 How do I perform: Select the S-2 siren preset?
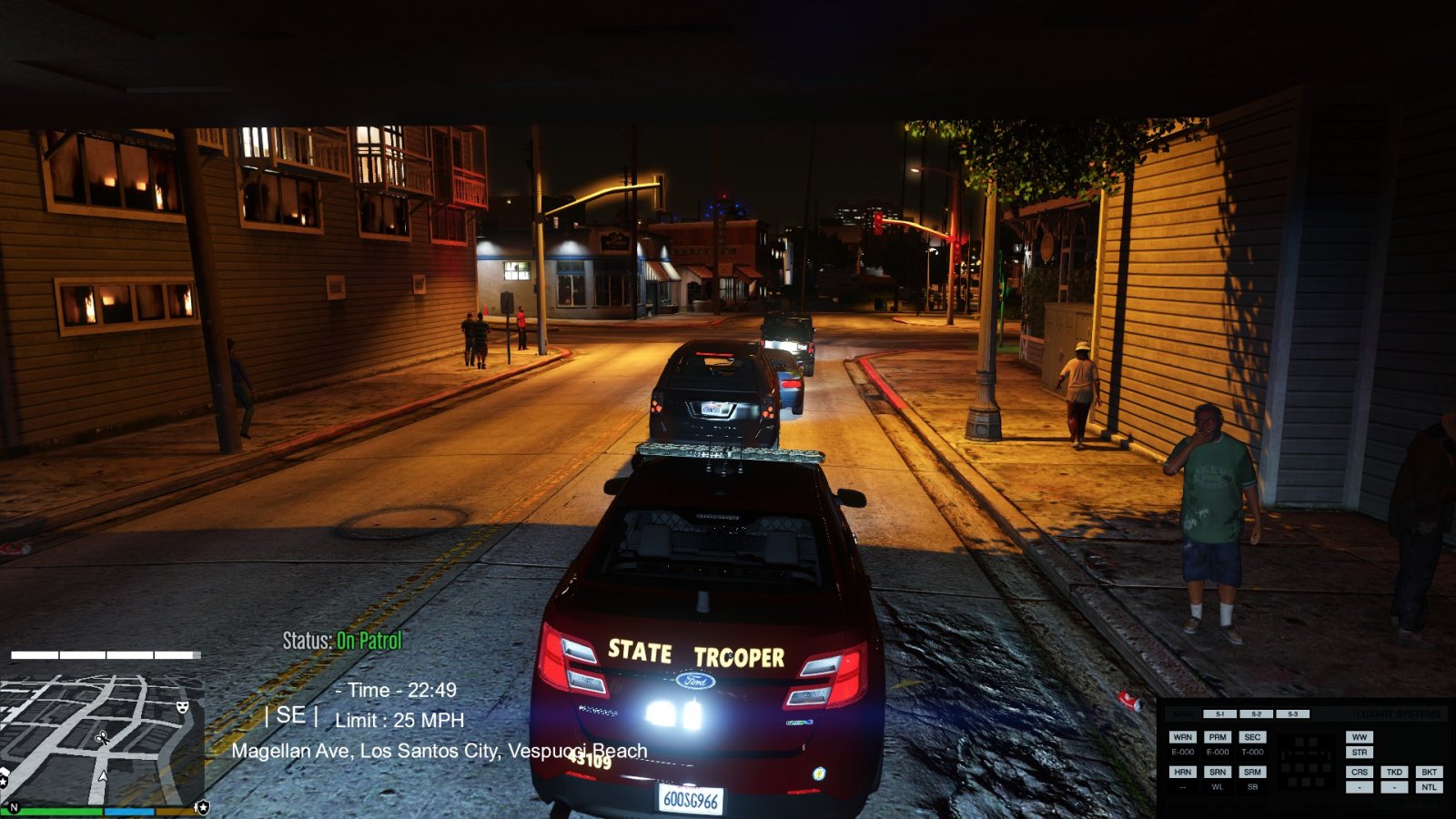pos(1256,714)
